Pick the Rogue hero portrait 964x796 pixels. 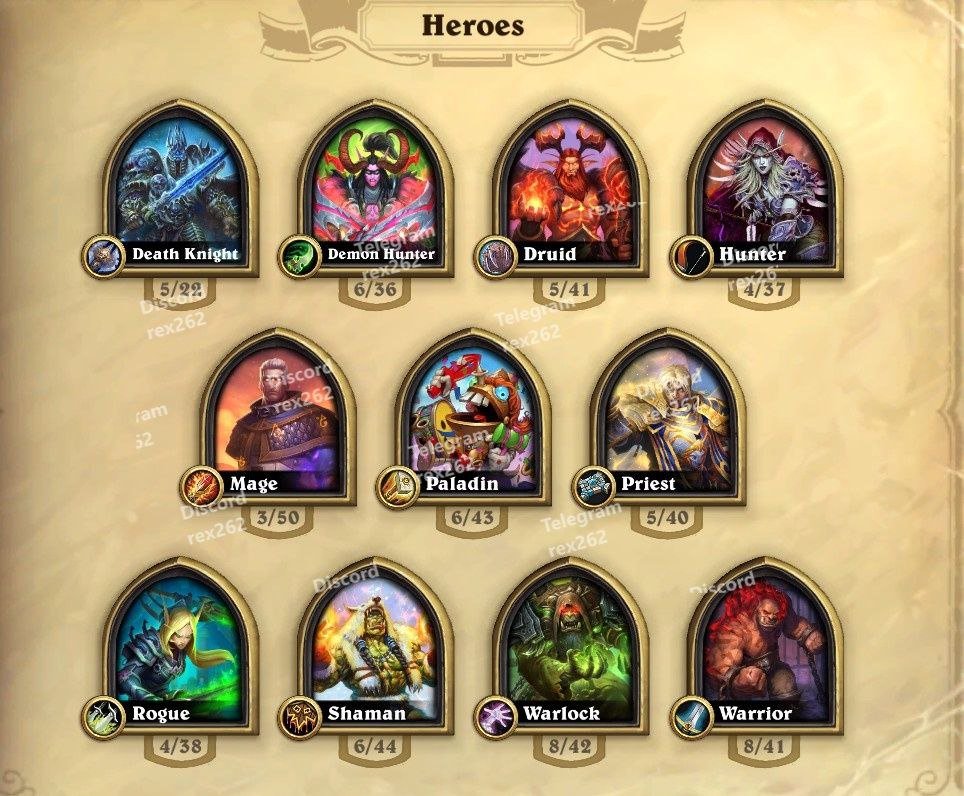click(180, 645)
